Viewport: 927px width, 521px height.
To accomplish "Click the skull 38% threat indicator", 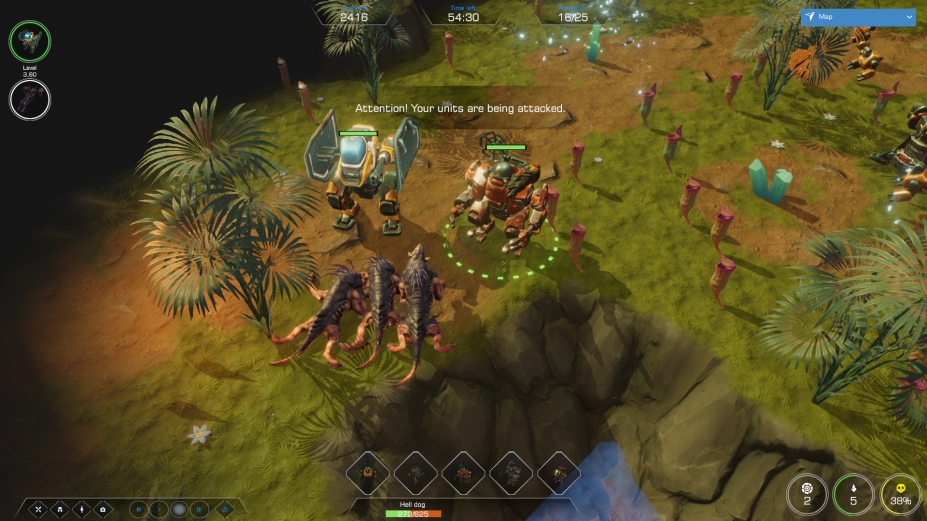I will point(901,494).
